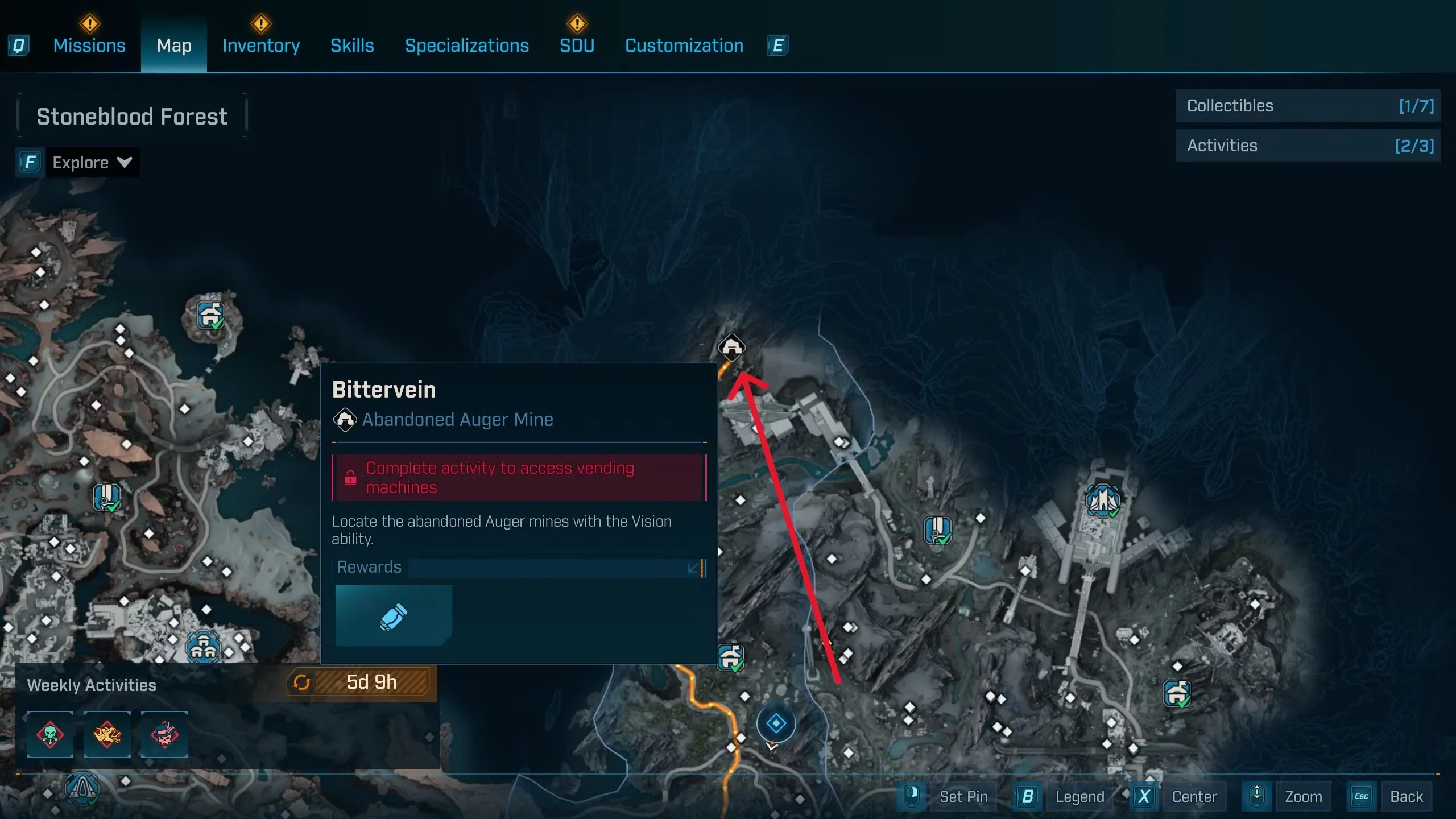
Task: Select the Abandoned Auger Mine map marker
Action: (731, 346)
